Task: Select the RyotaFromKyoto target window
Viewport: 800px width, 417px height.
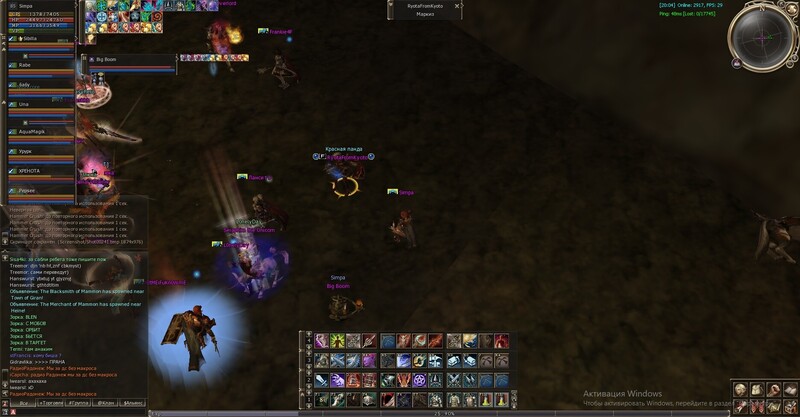Action: tap(426, 10)
